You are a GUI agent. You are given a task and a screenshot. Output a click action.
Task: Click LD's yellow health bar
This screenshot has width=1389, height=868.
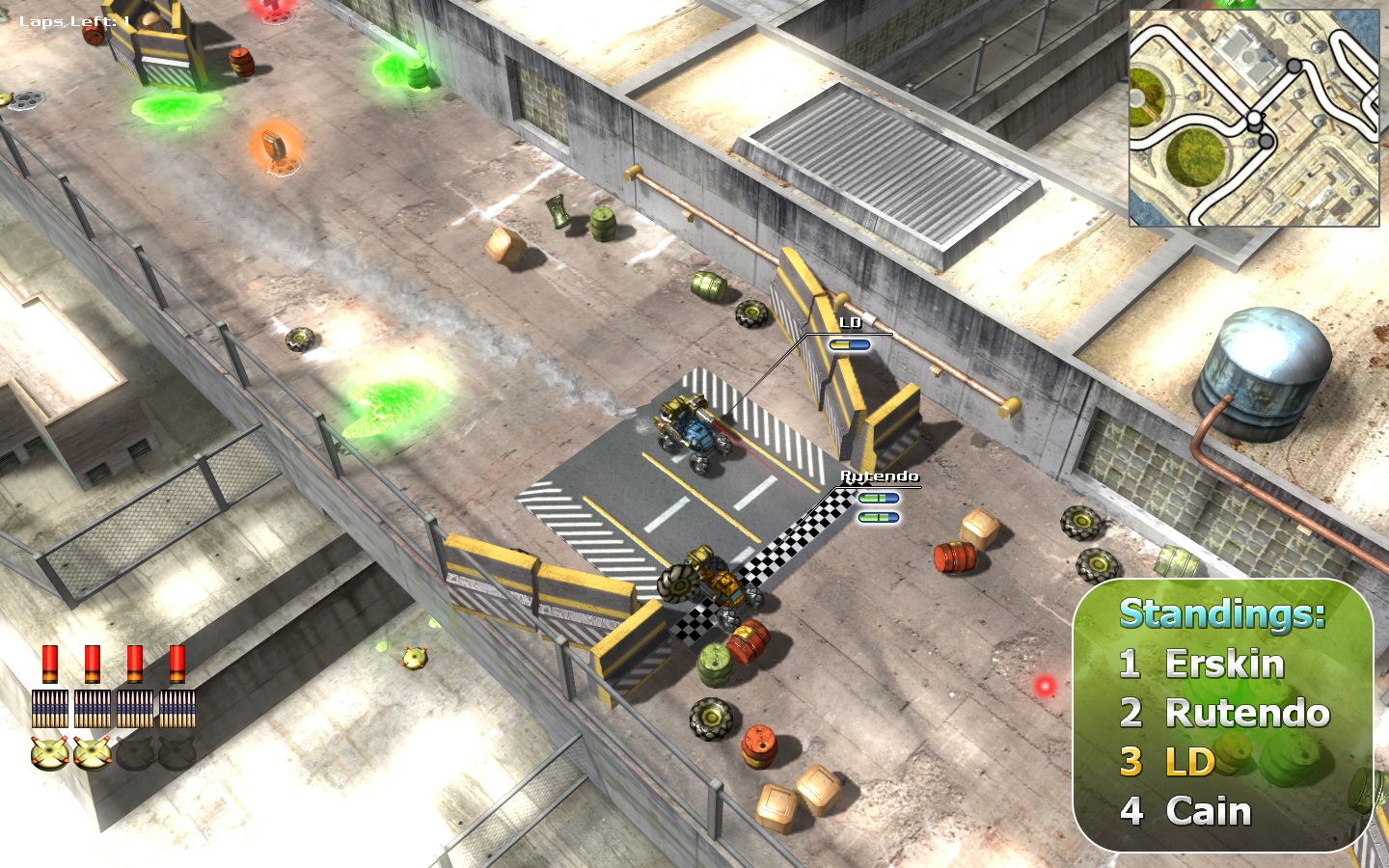pos(851,342)
